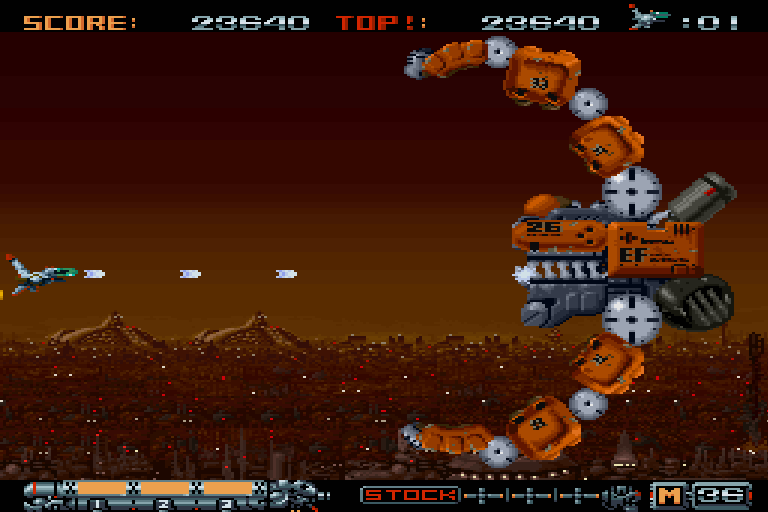
Task: Click the ship lives icon
Action: pyautogui.click(x=649, y=17)
